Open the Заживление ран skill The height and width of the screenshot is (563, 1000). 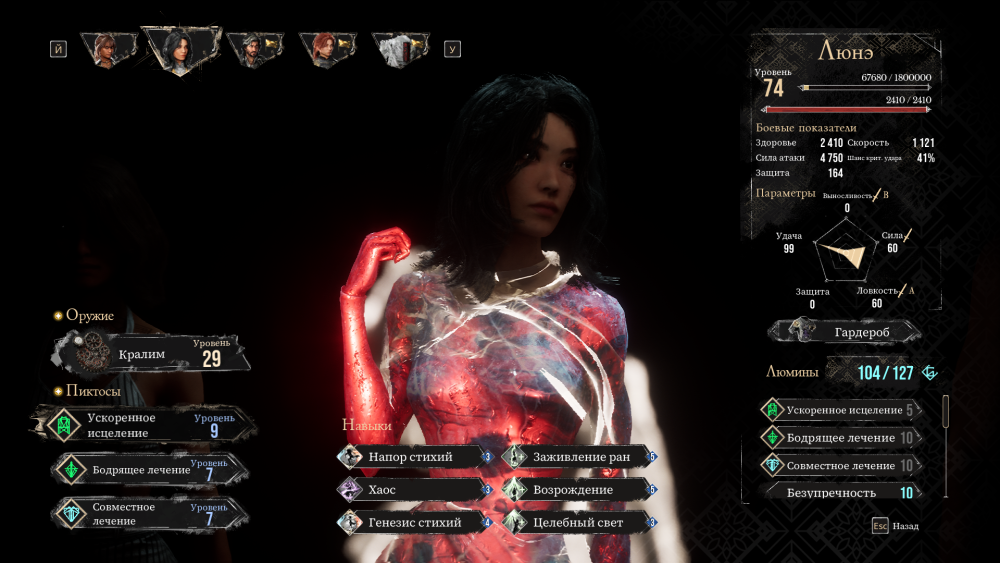(579, 457)
